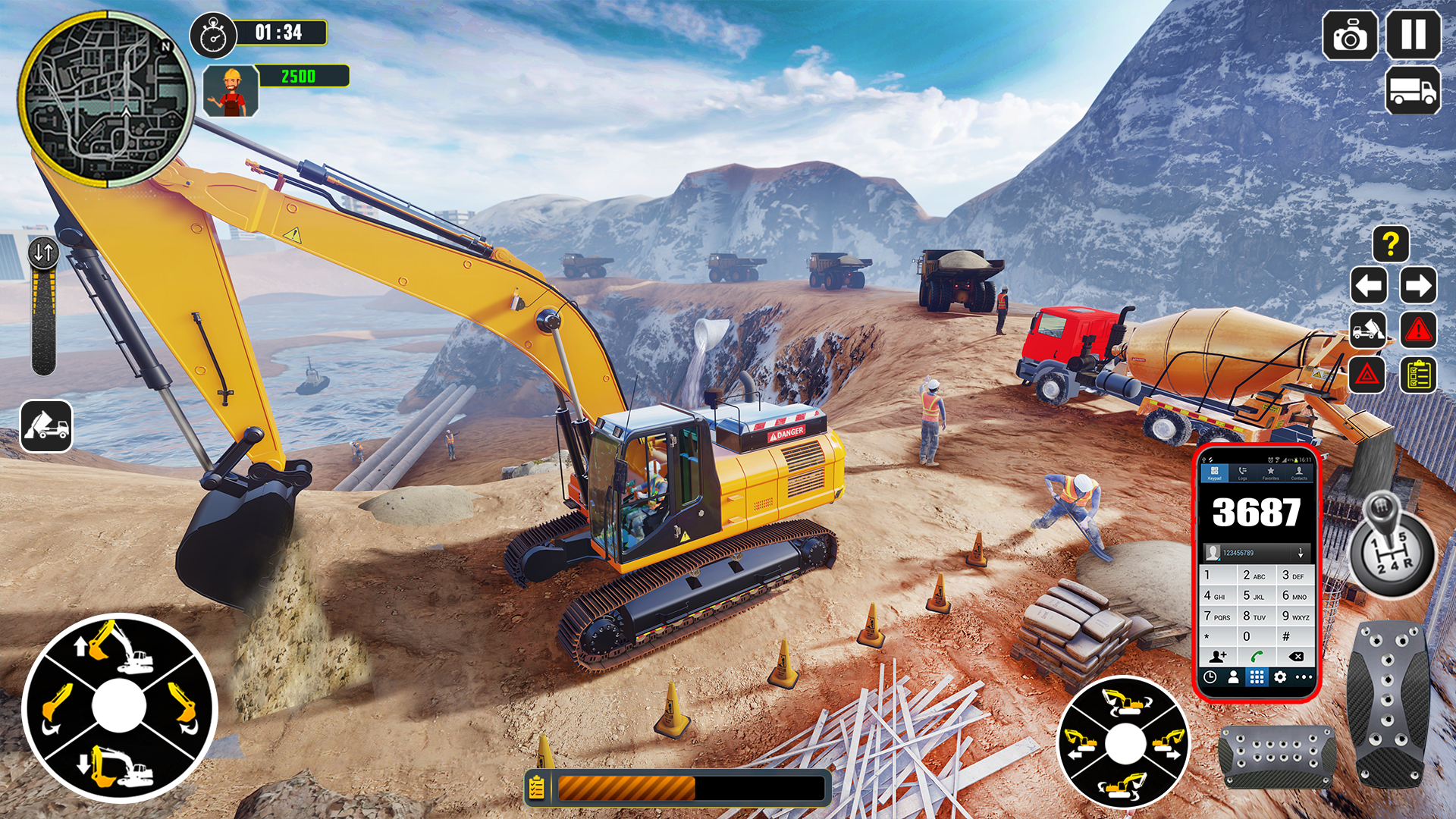
Task: Open the circular city minimap
Action: pyautogui.click(x=105, y=99)
